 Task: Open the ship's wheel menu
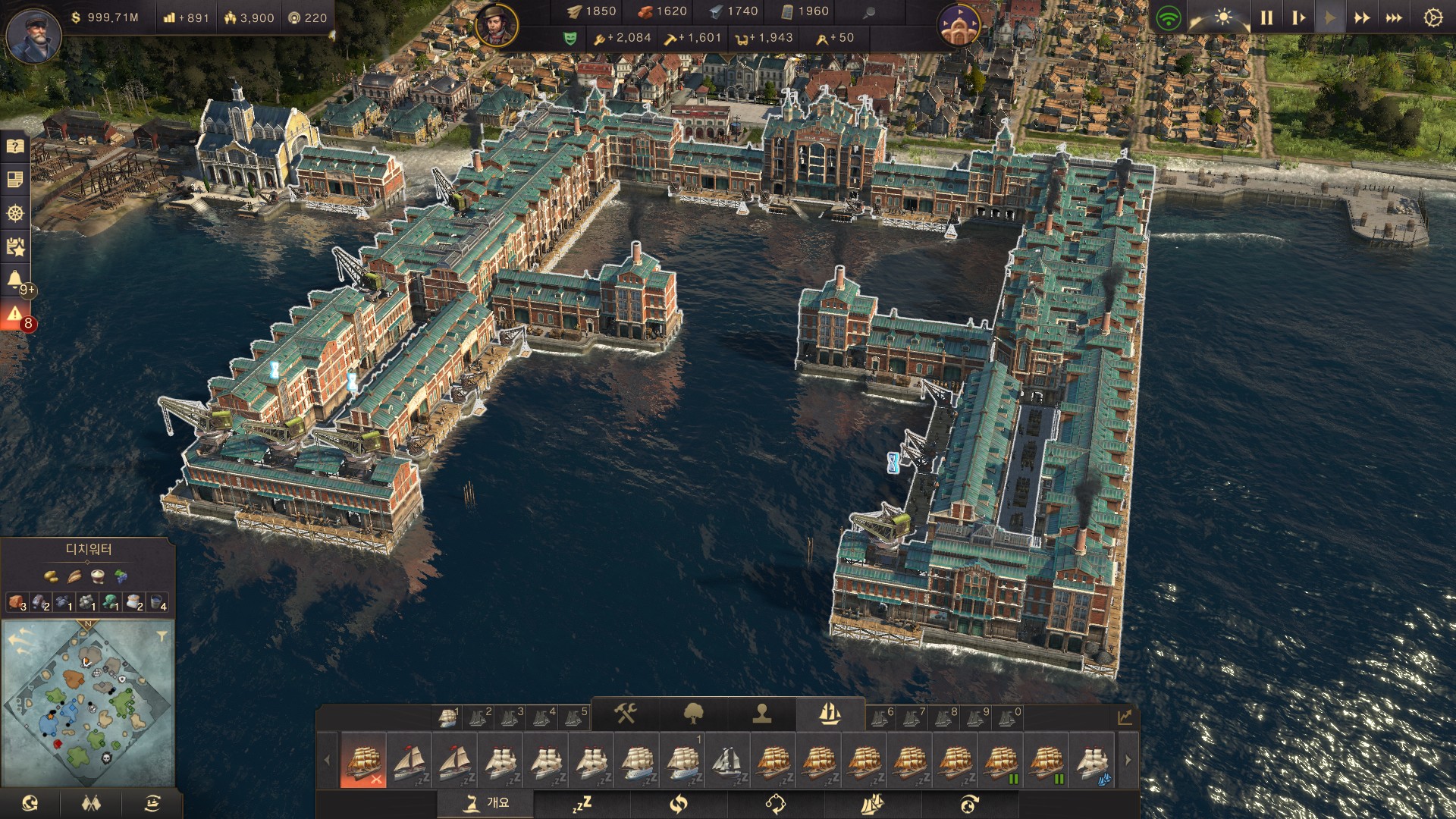point(15,213)
